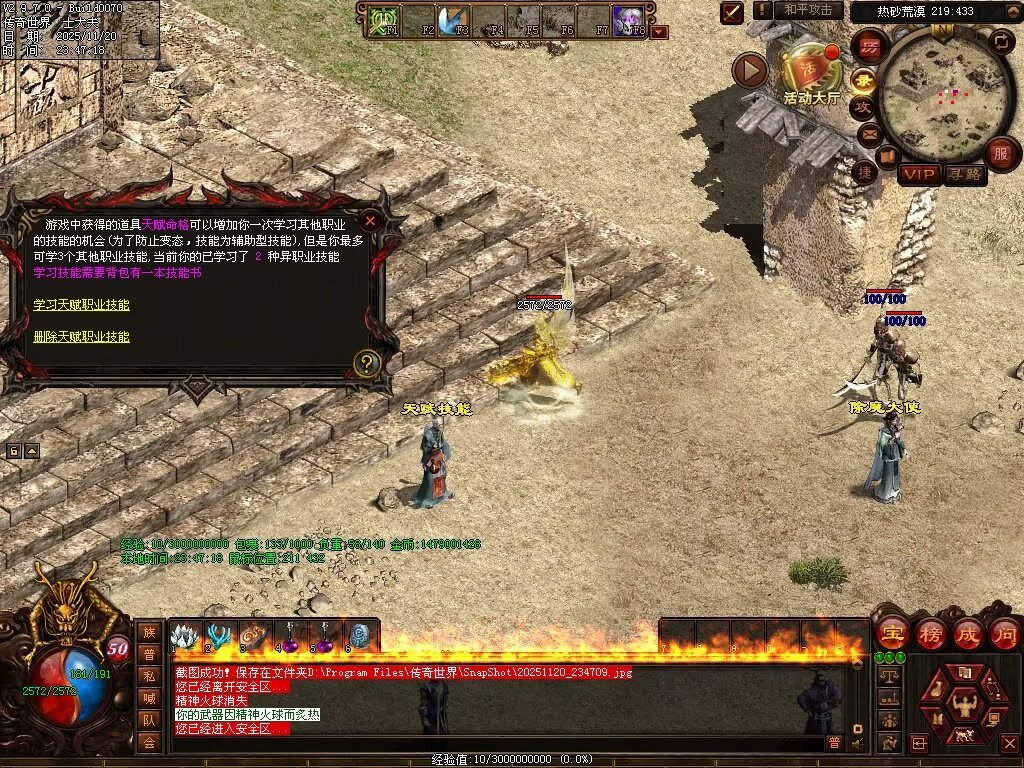Use the white lotus item in slot 1
1024x768 pixels.
(185, 636)
